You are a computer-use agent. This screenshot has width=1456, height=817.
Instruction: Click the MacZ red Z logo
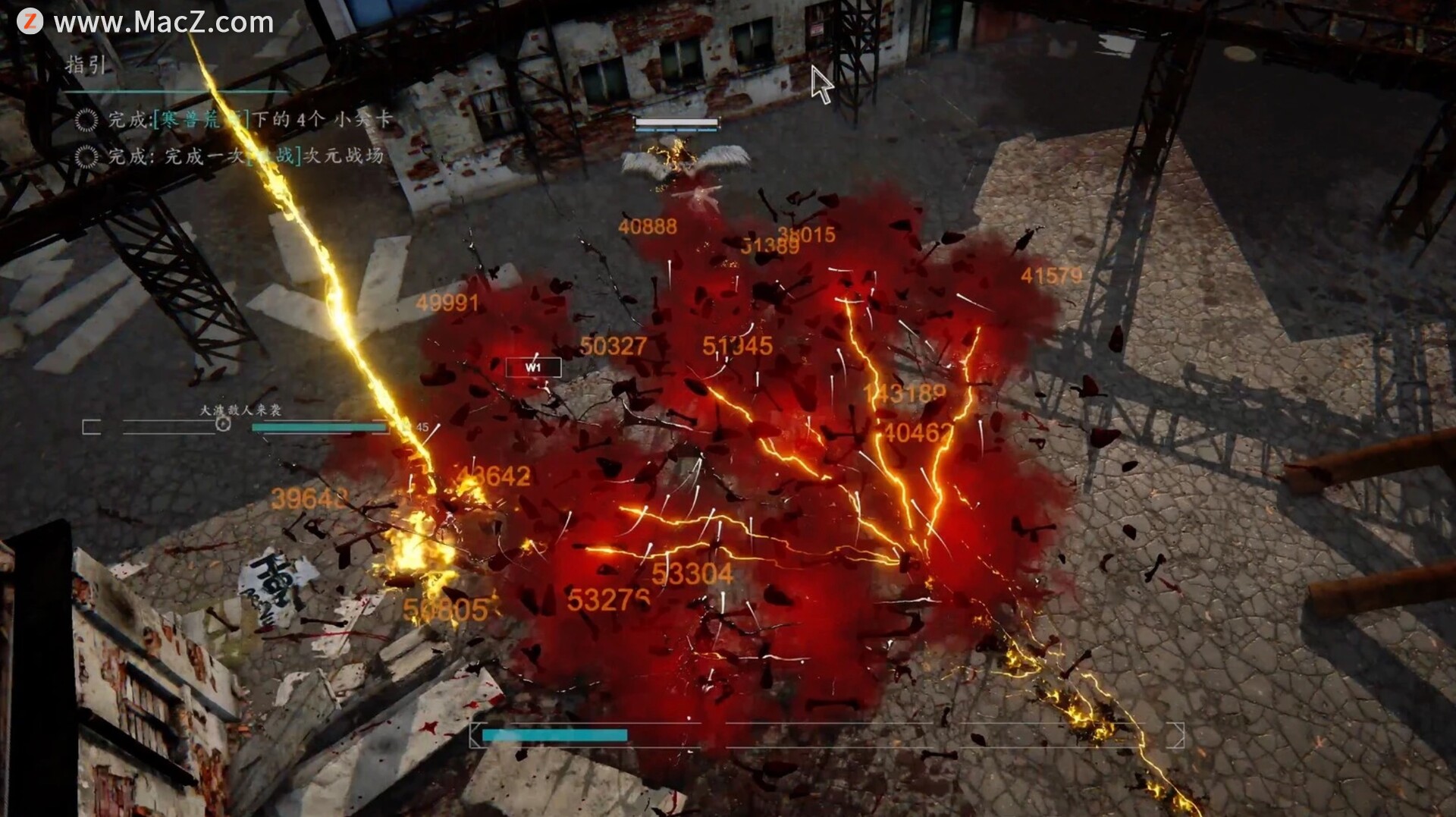point(30,21)
